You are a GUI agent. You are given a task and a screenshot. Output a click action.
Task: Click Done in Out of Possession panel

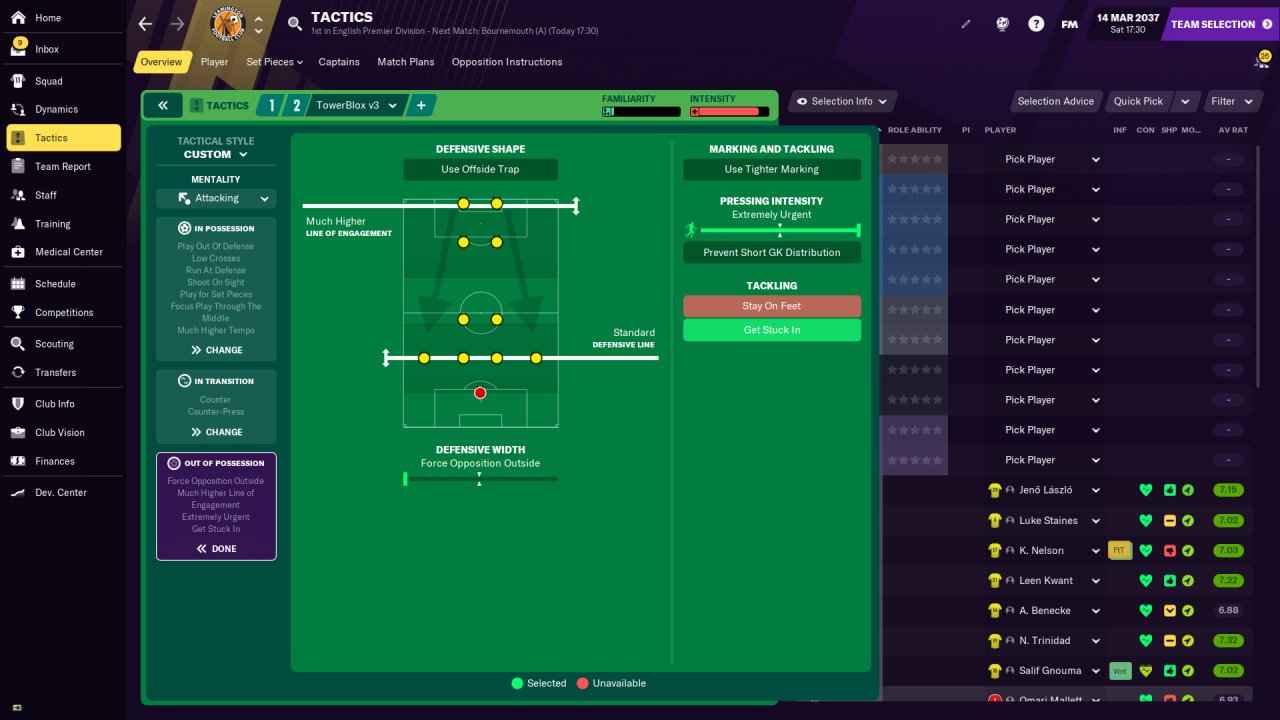tap(216, 548)
